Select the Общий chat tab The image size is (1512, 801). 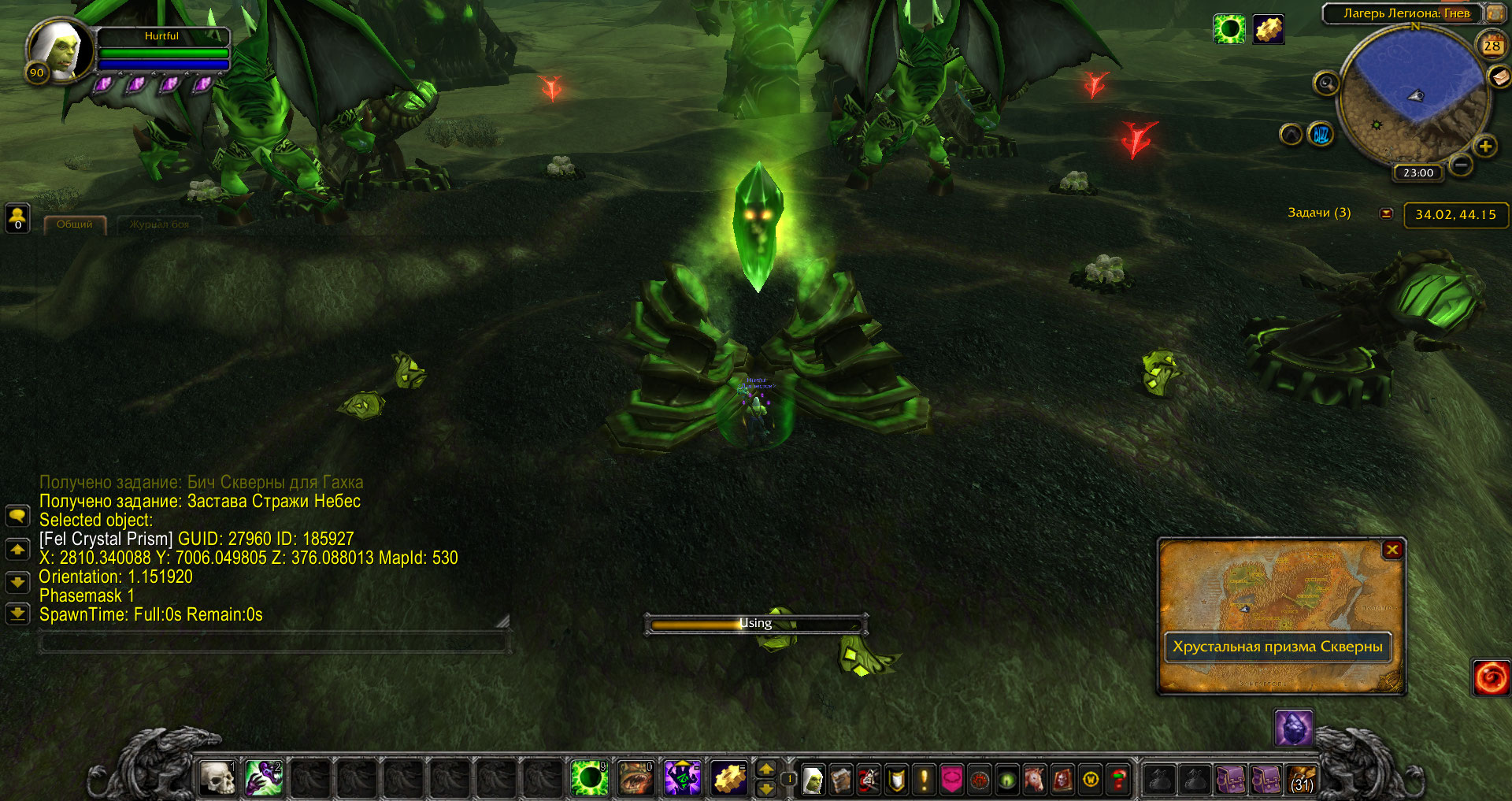(74, 224)
